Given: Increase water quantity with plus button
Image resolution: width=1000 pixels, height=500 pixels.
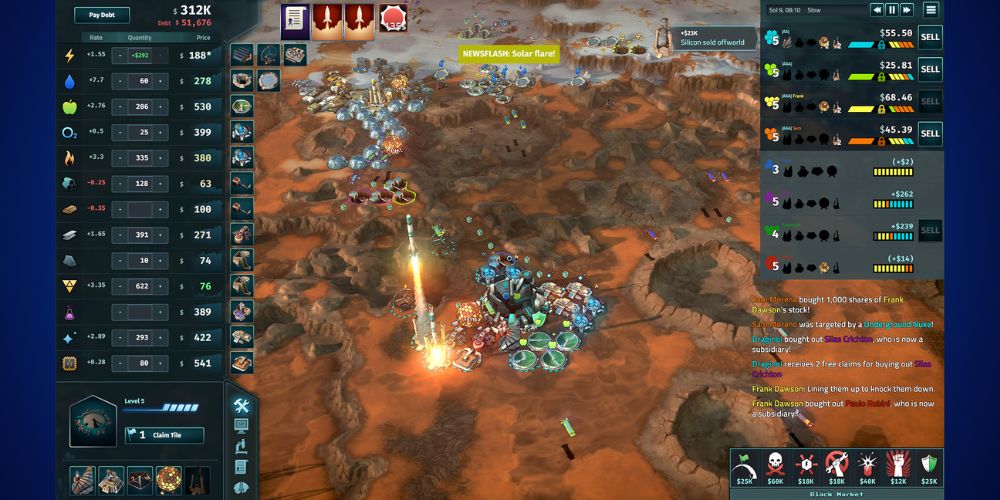Looking at the screenshot, I should pyautogui.click(x=161, y=81).
